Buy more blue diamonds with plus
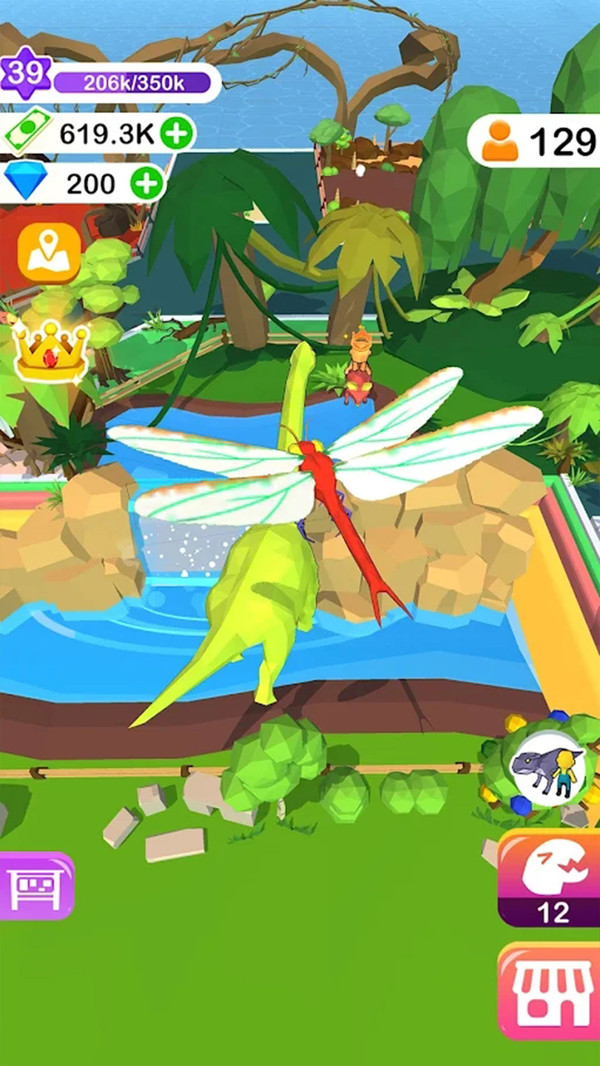Viewport: 600px width, 1066px height. pos(147,183)
